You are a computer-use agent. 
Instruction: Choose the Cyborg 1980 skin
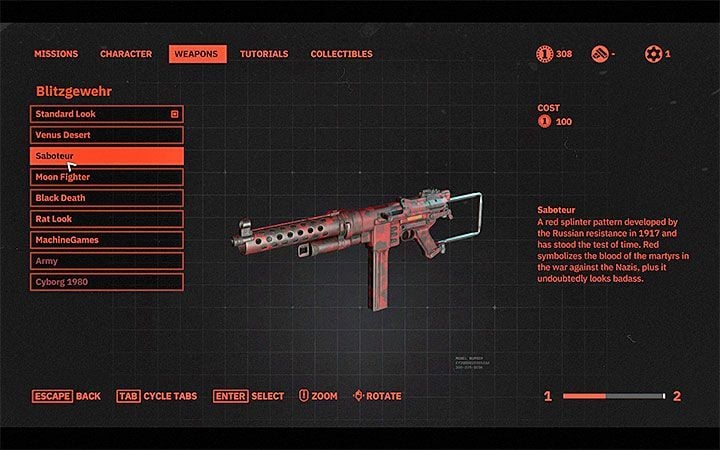pyautogui.click(x=106, y=282)
